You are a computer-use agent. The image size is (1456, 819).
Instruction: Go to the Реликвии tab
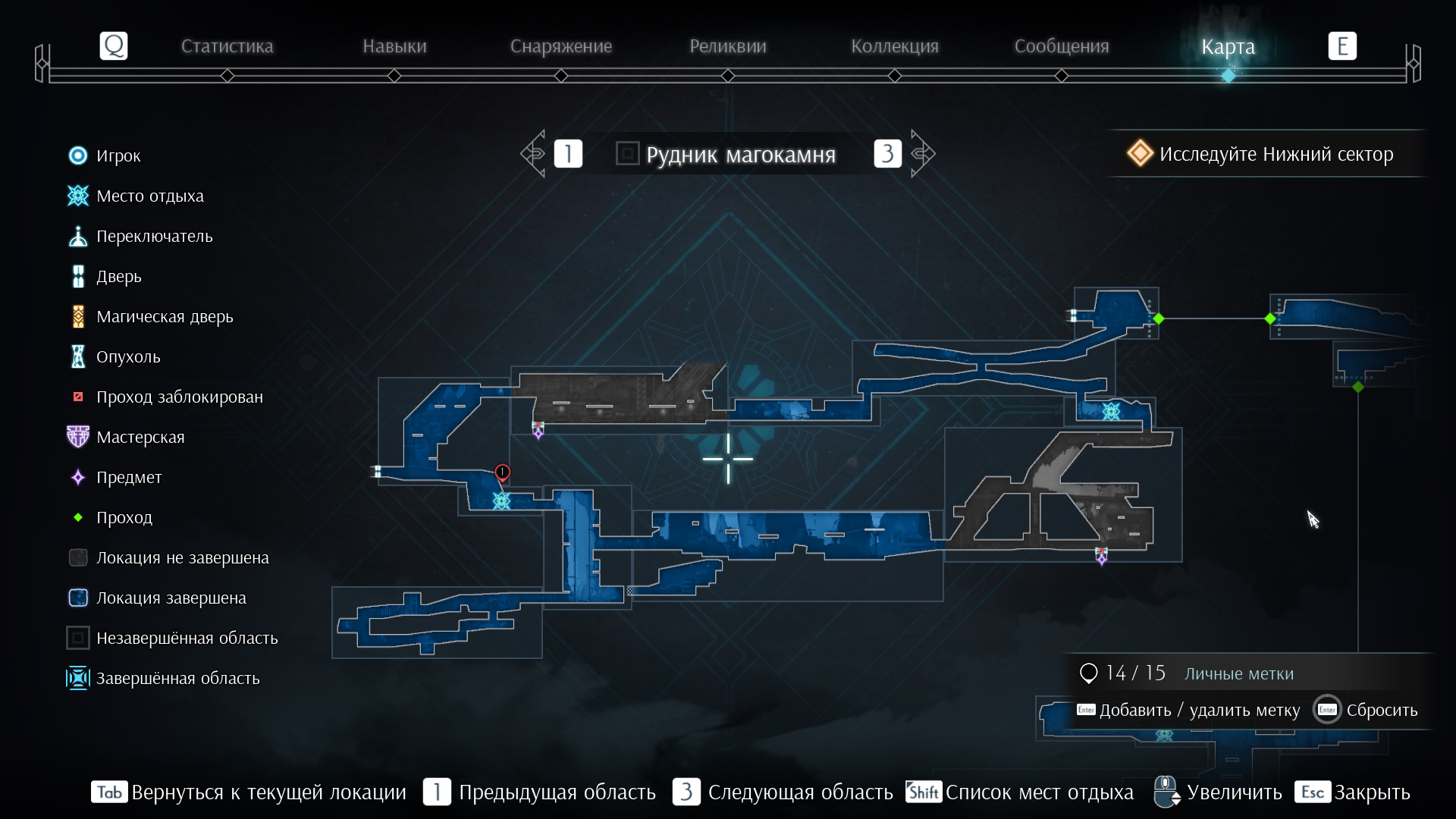pos(728,46)
